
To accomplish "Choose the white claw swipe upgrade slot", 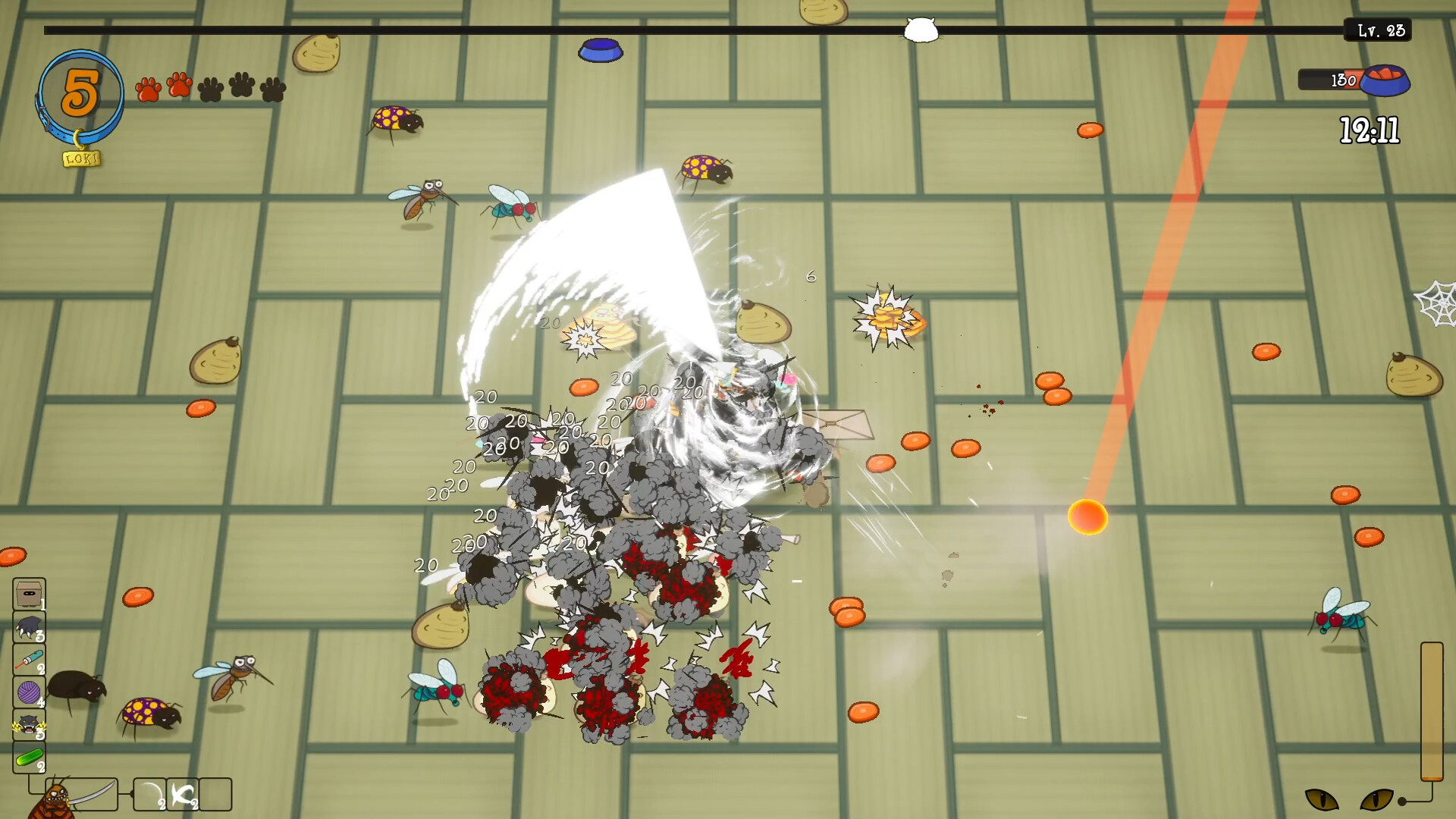I will click(x=183, y=795).
